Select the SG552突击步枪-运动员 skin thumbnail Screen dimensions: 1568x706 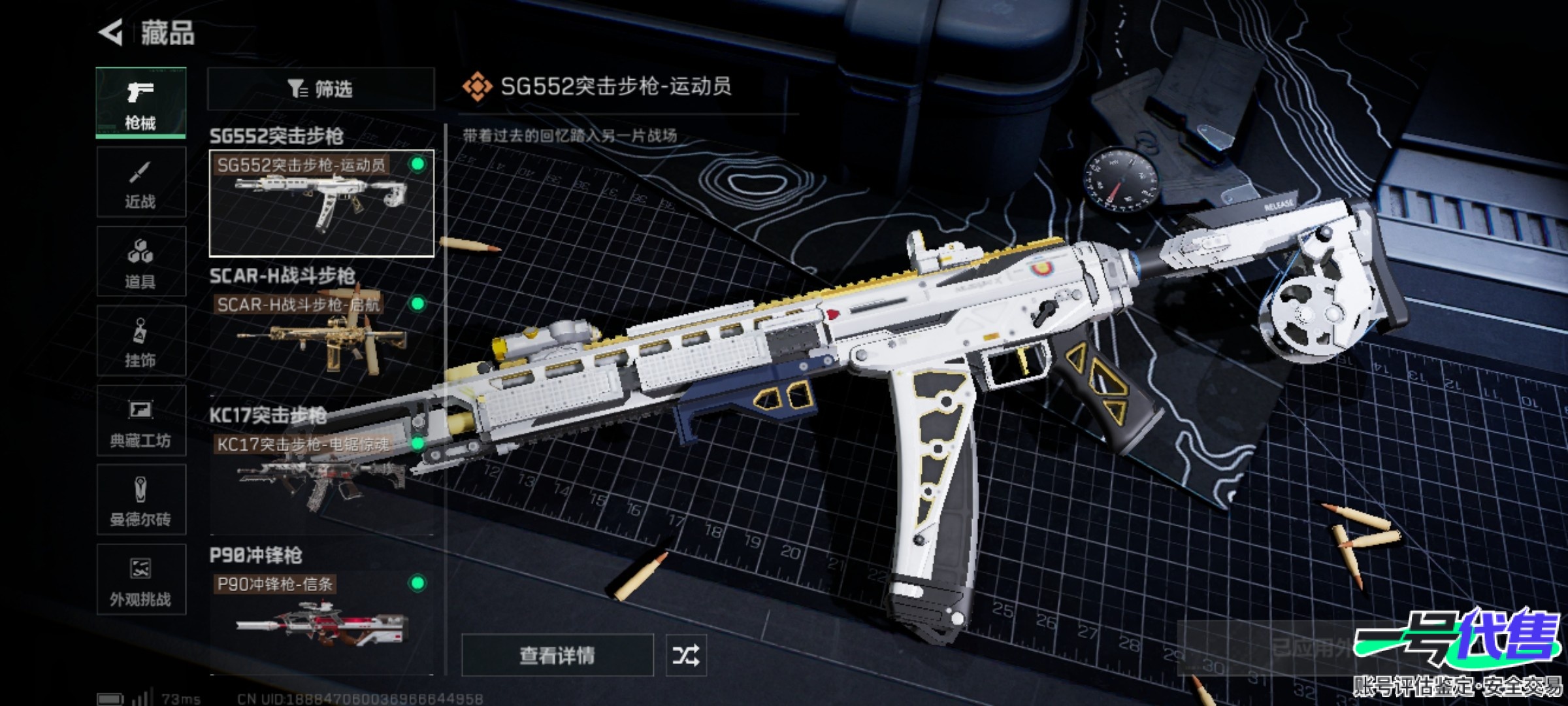[321, 203]
